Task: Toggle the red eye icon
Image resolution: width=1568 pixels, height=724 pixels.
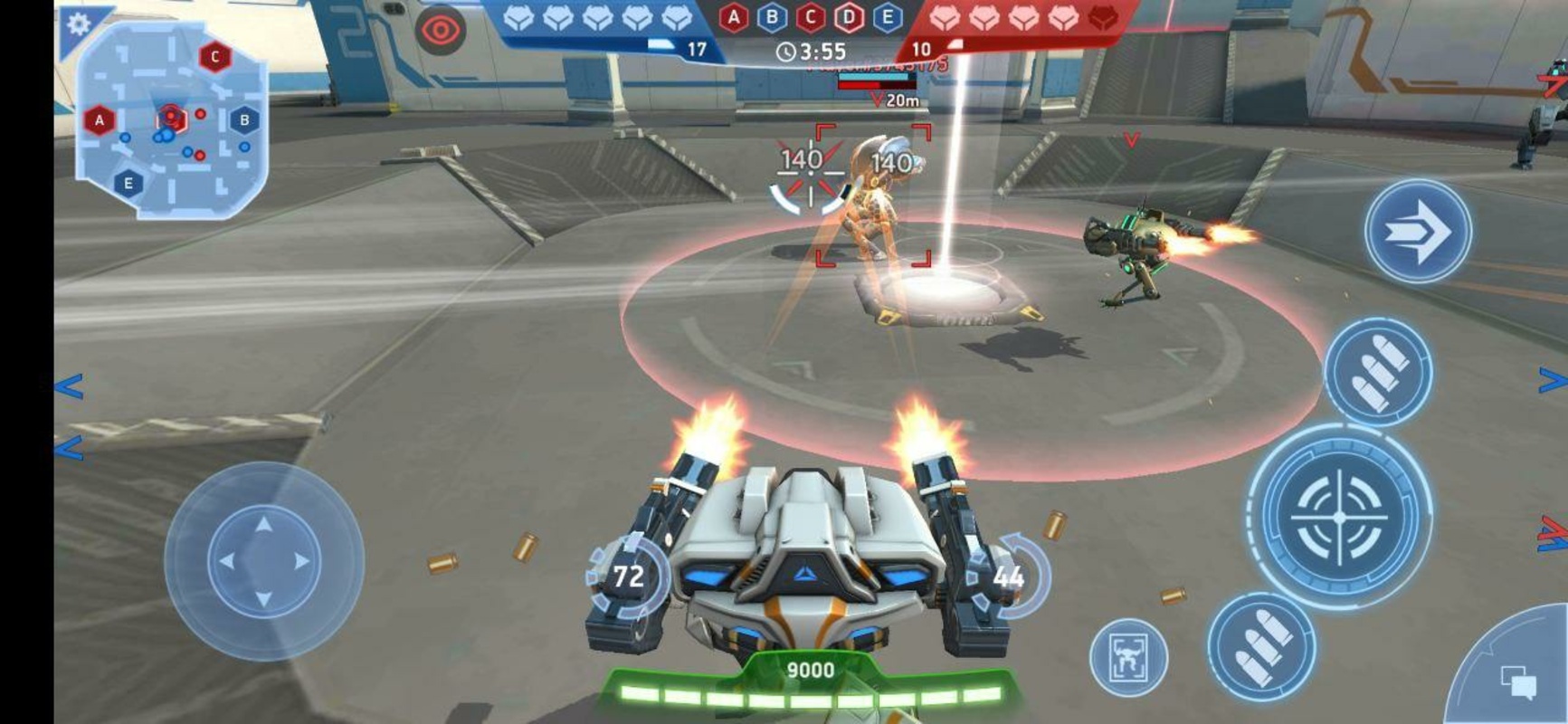Action: [x=441, y=31]
